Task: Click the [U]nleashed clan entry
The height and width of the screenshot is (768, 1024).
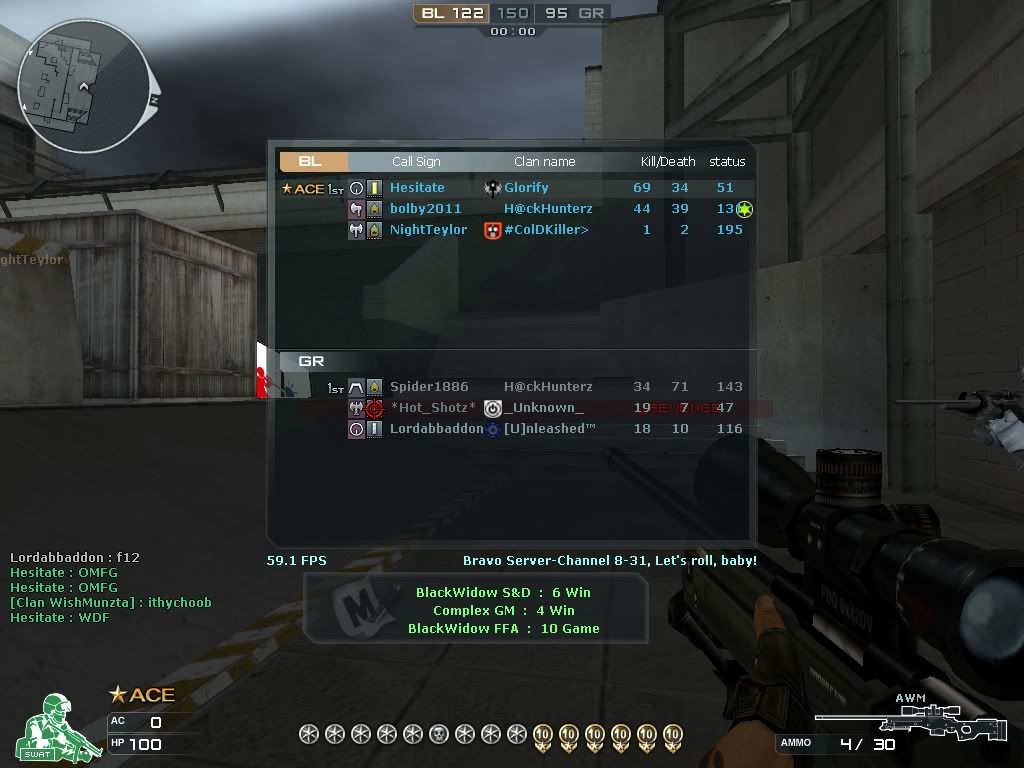Action: click(549, 429)
